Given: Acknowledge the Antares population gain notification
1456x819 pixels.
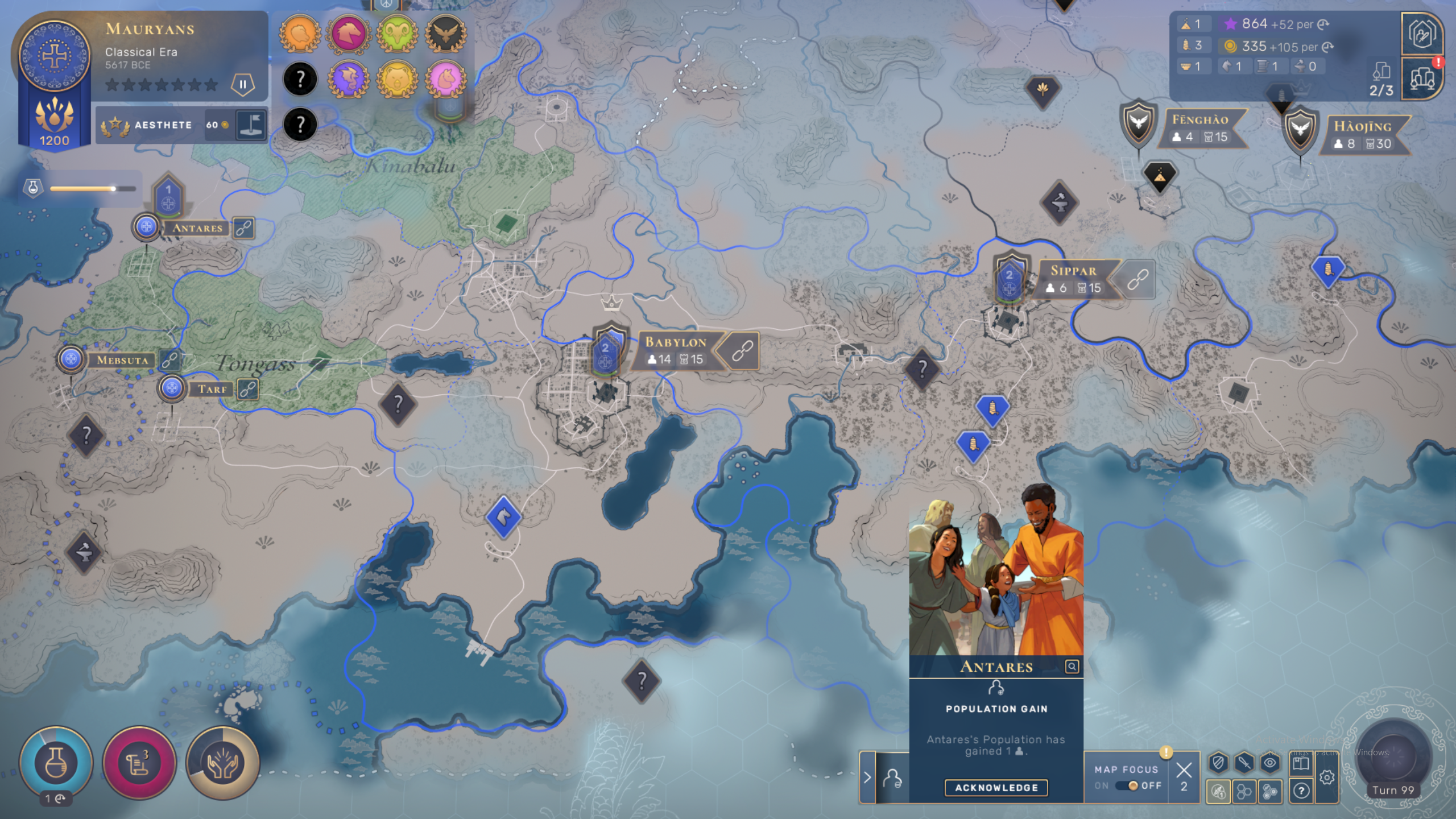Looking at the screenshot, I should pos(996,788).
